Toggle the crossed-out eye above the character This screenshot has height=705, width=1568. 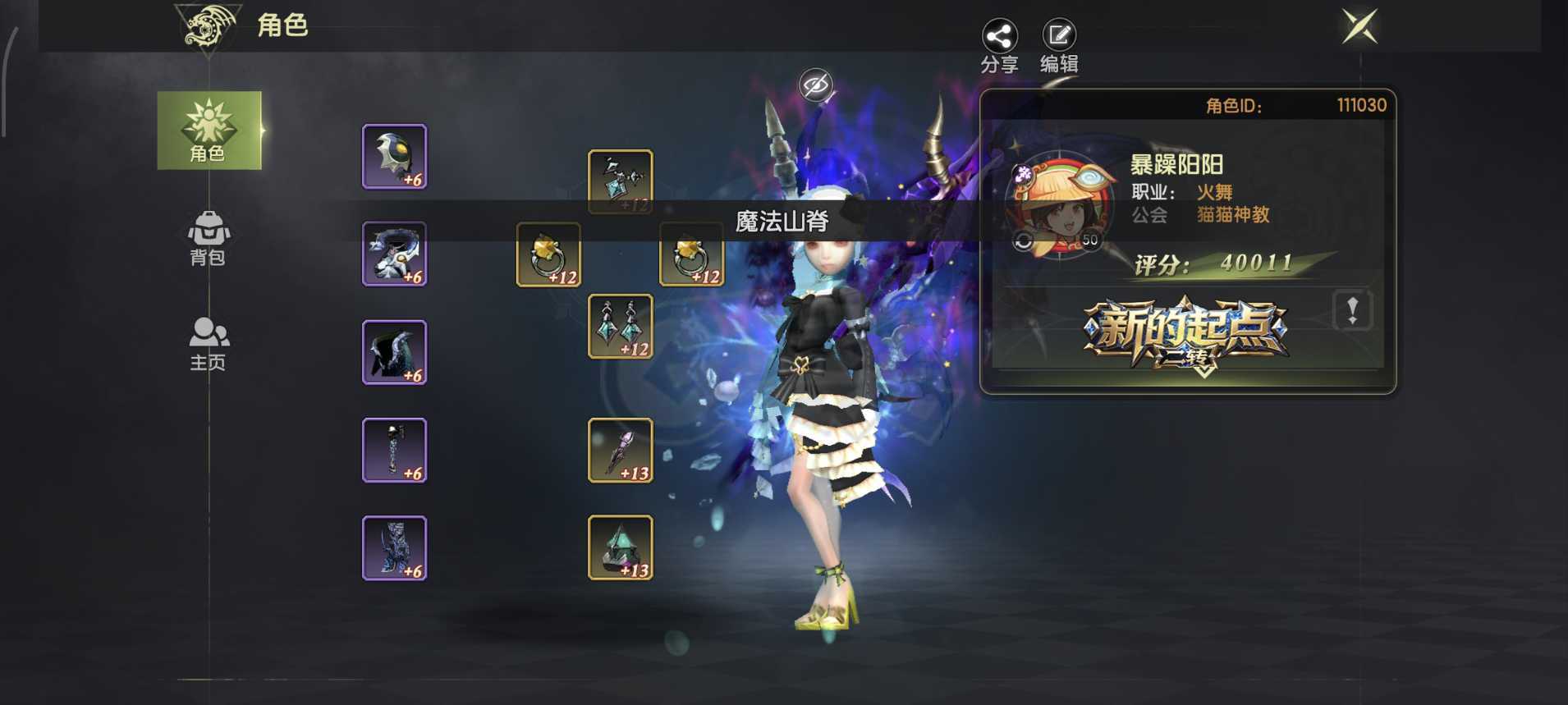[815, 82]
